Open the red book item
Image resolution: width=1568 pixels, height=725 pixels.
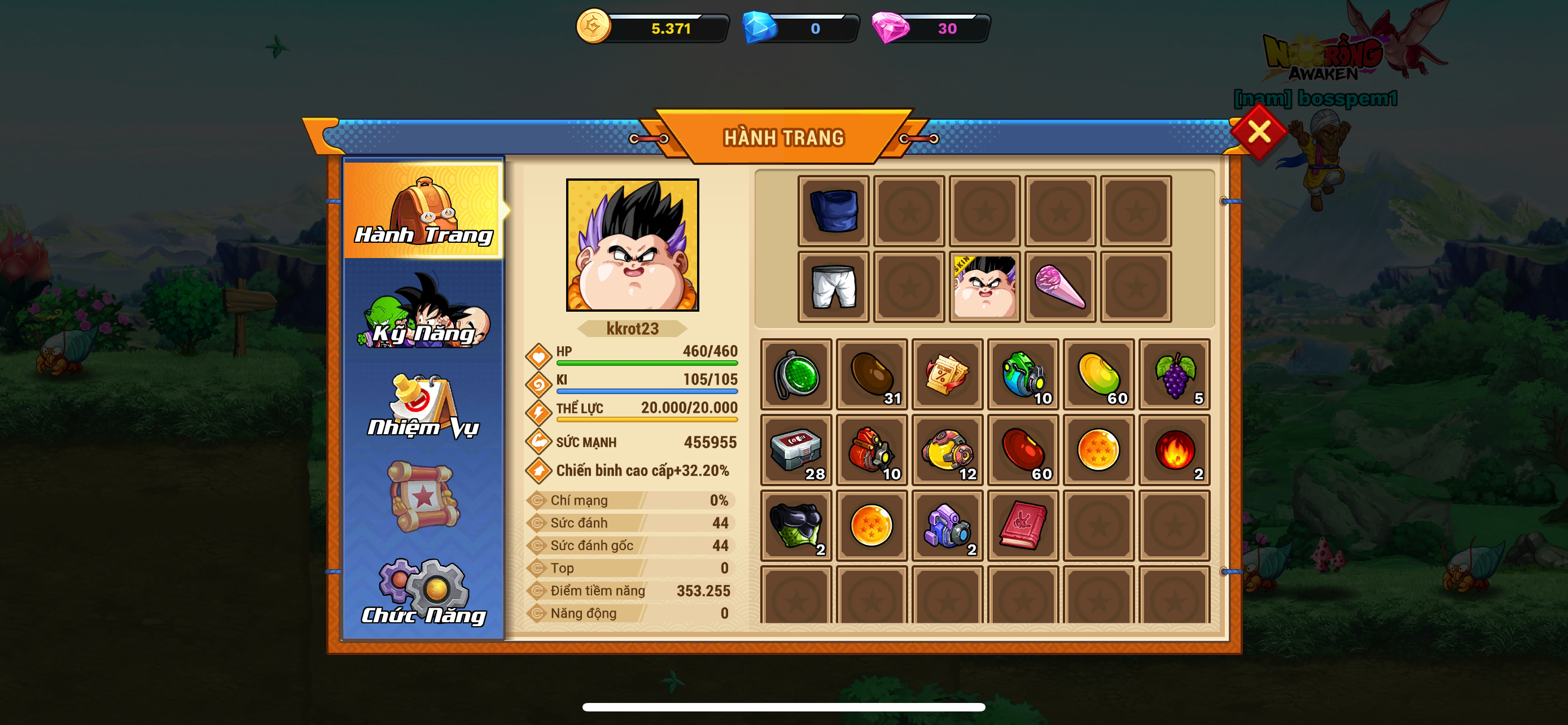(1023, 525)
